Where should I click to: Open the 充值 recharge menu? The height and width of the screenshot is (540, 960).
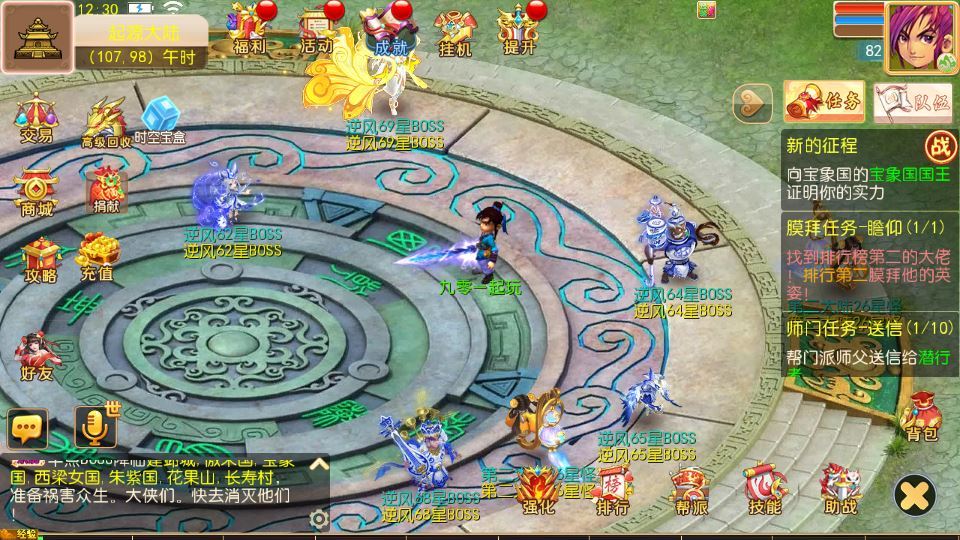pos(97,255)
